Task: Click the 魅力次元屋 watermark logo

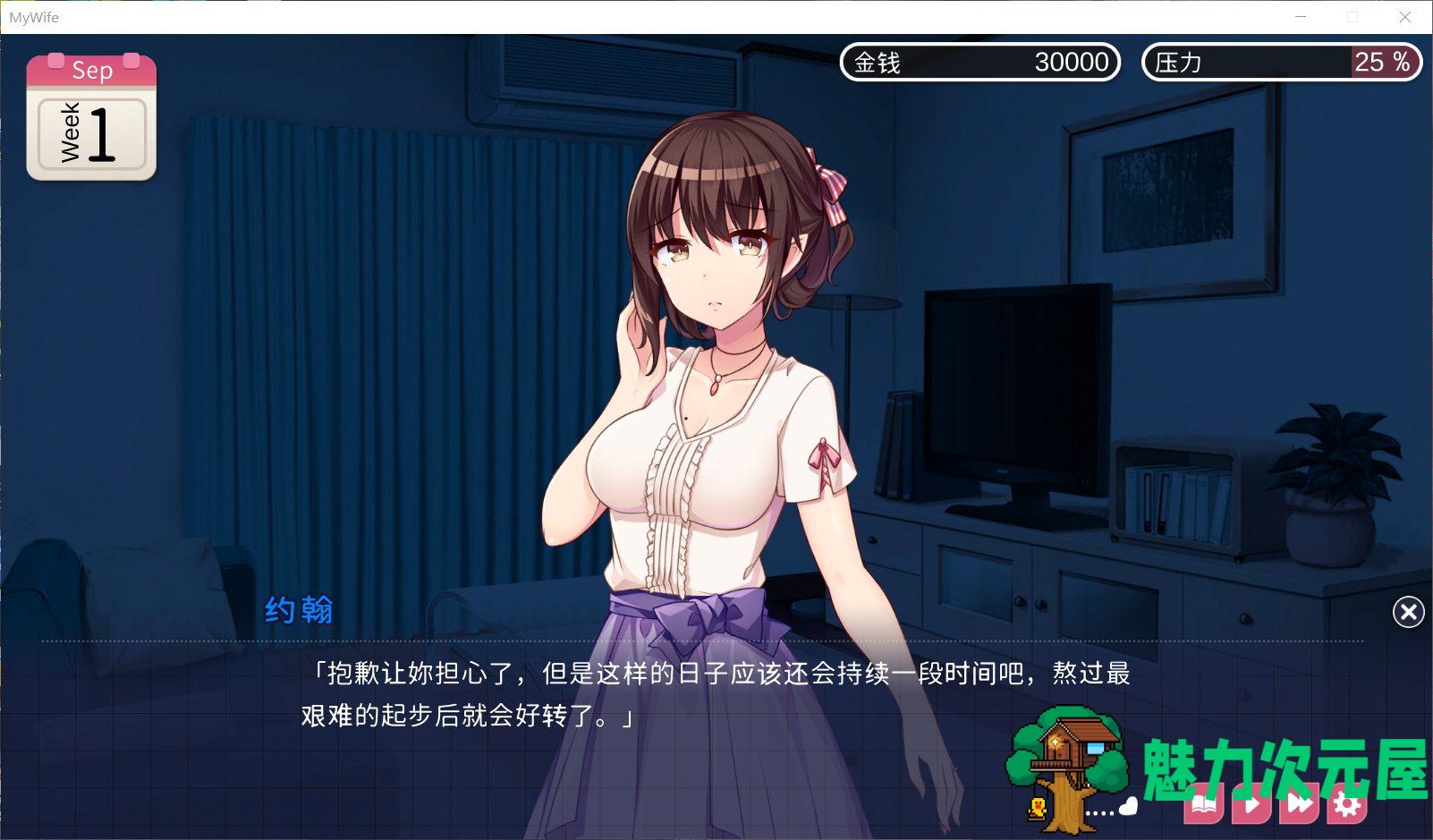Action: coord(1283,761)
